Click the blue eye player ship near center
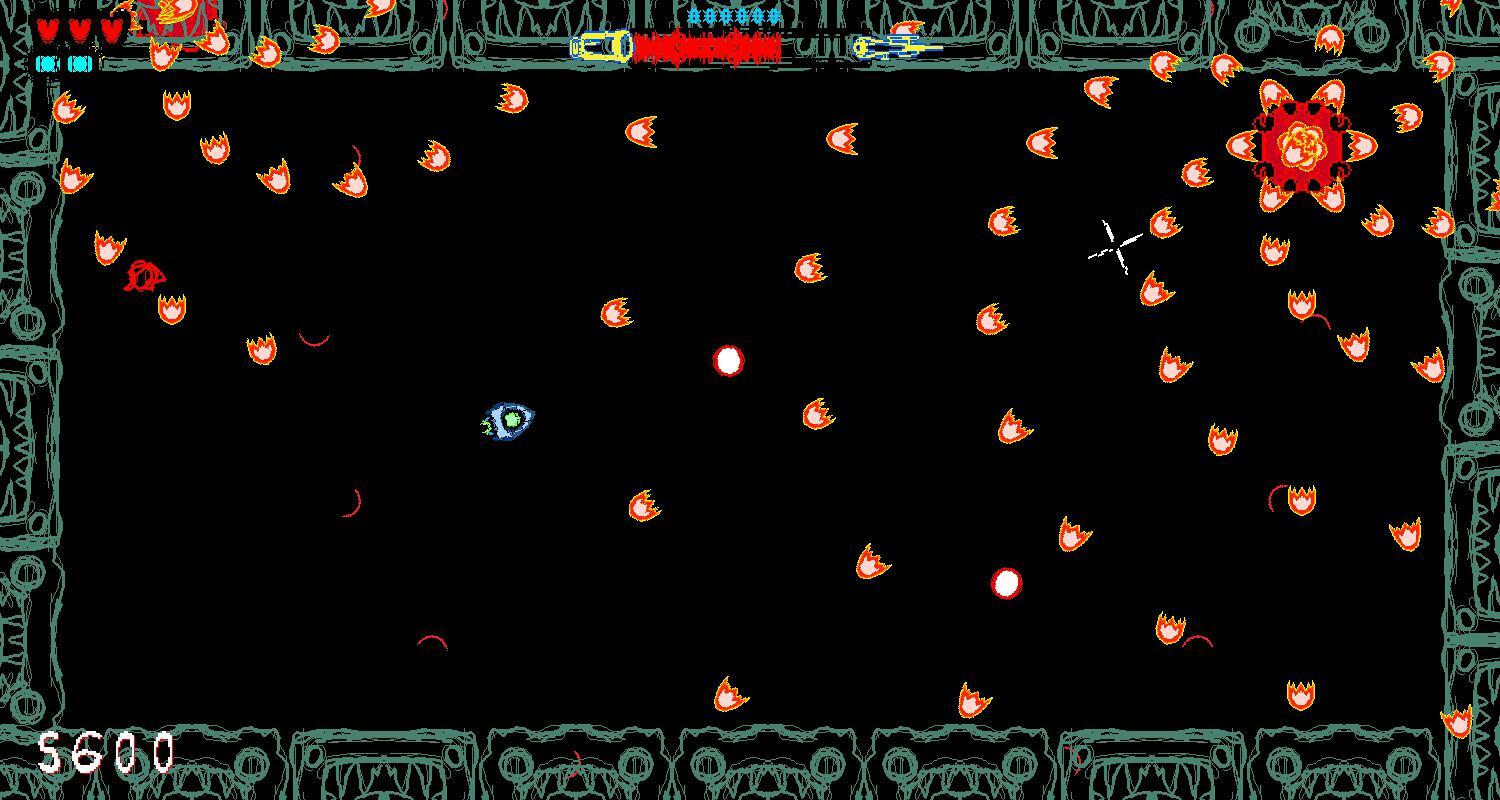The image size is (1500, 800). [510, 418]
